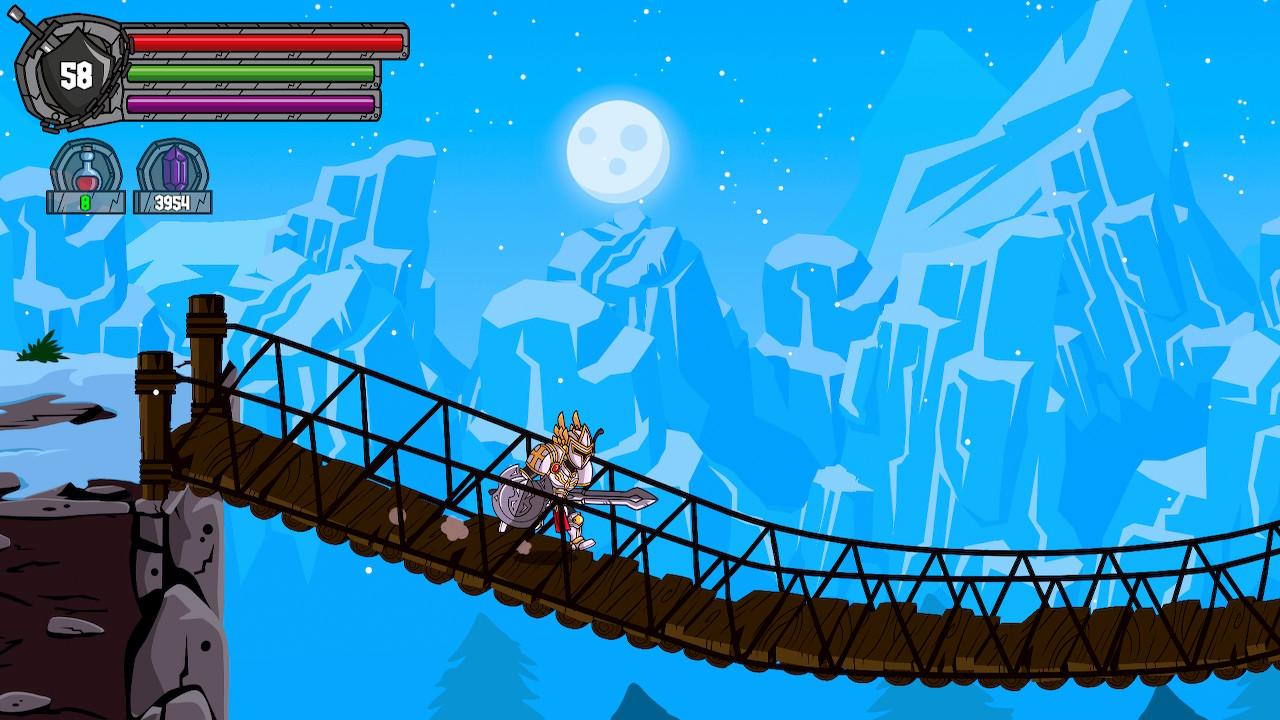This screenshot has width=1280, height=720.
Task: Select the red health potion slot
Action: pos(87,170)
